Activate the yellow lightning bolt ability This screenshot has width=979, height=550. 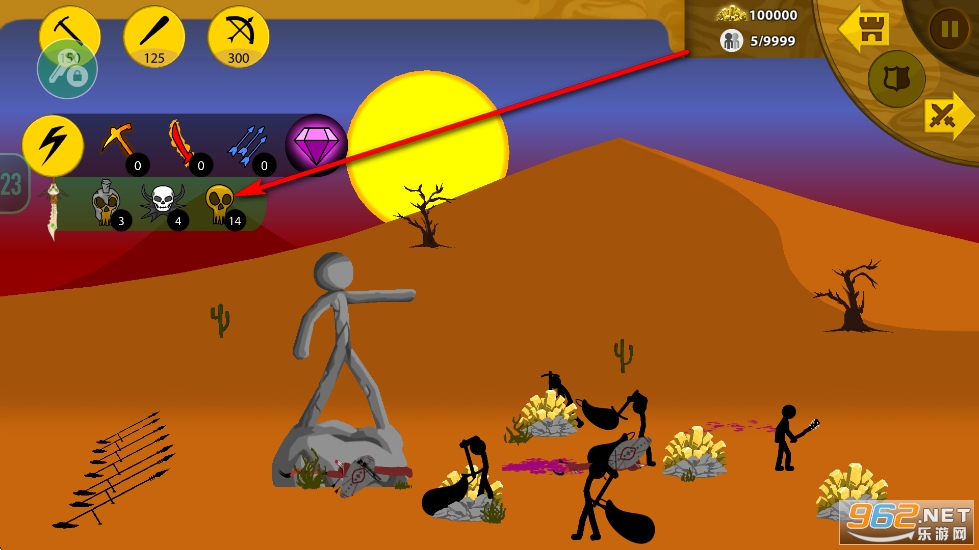coord(52,146)
